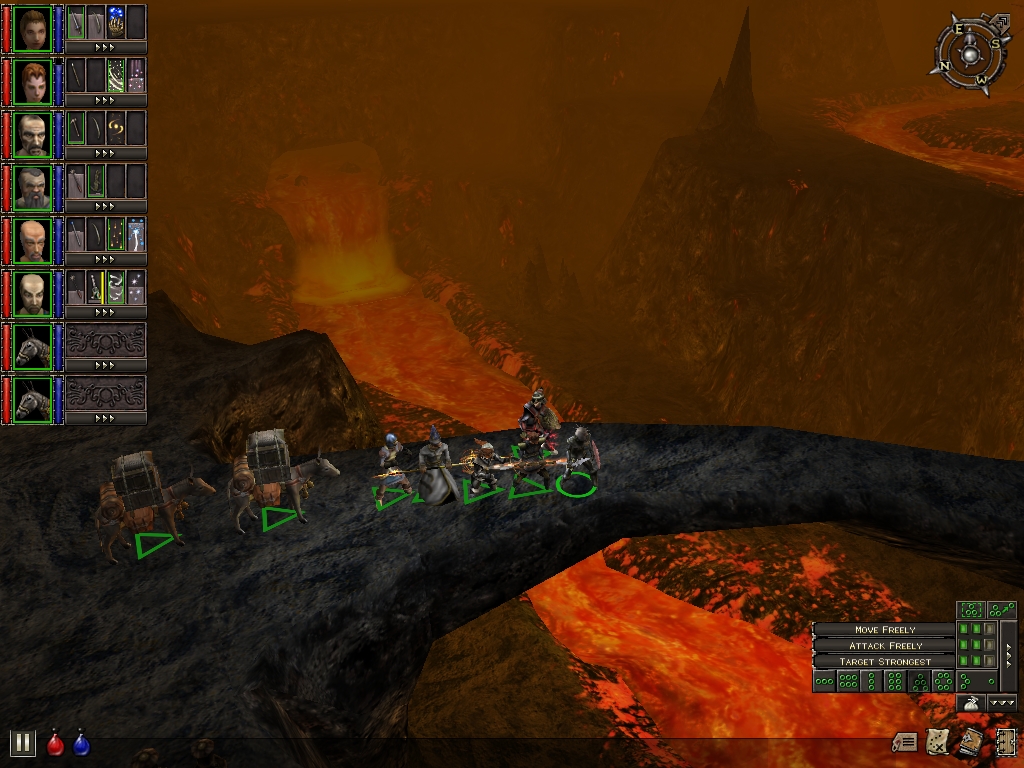
Task: Select the top party member portrait
Action: pos(33,28)
